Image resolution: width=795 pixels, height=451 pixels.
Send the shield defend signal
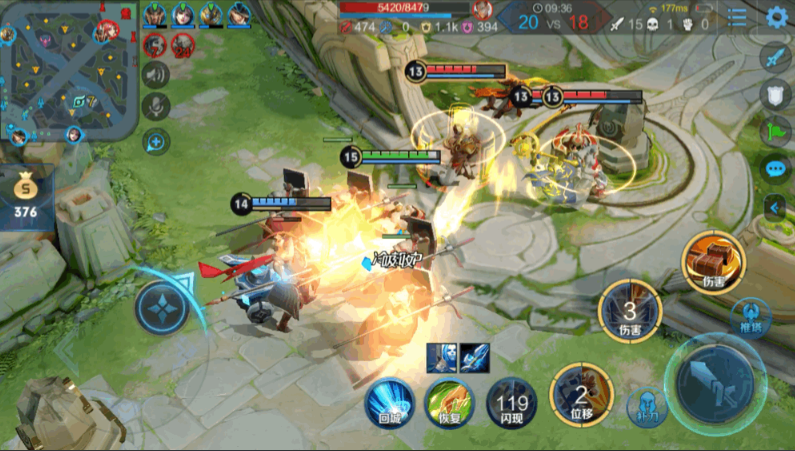776,94
